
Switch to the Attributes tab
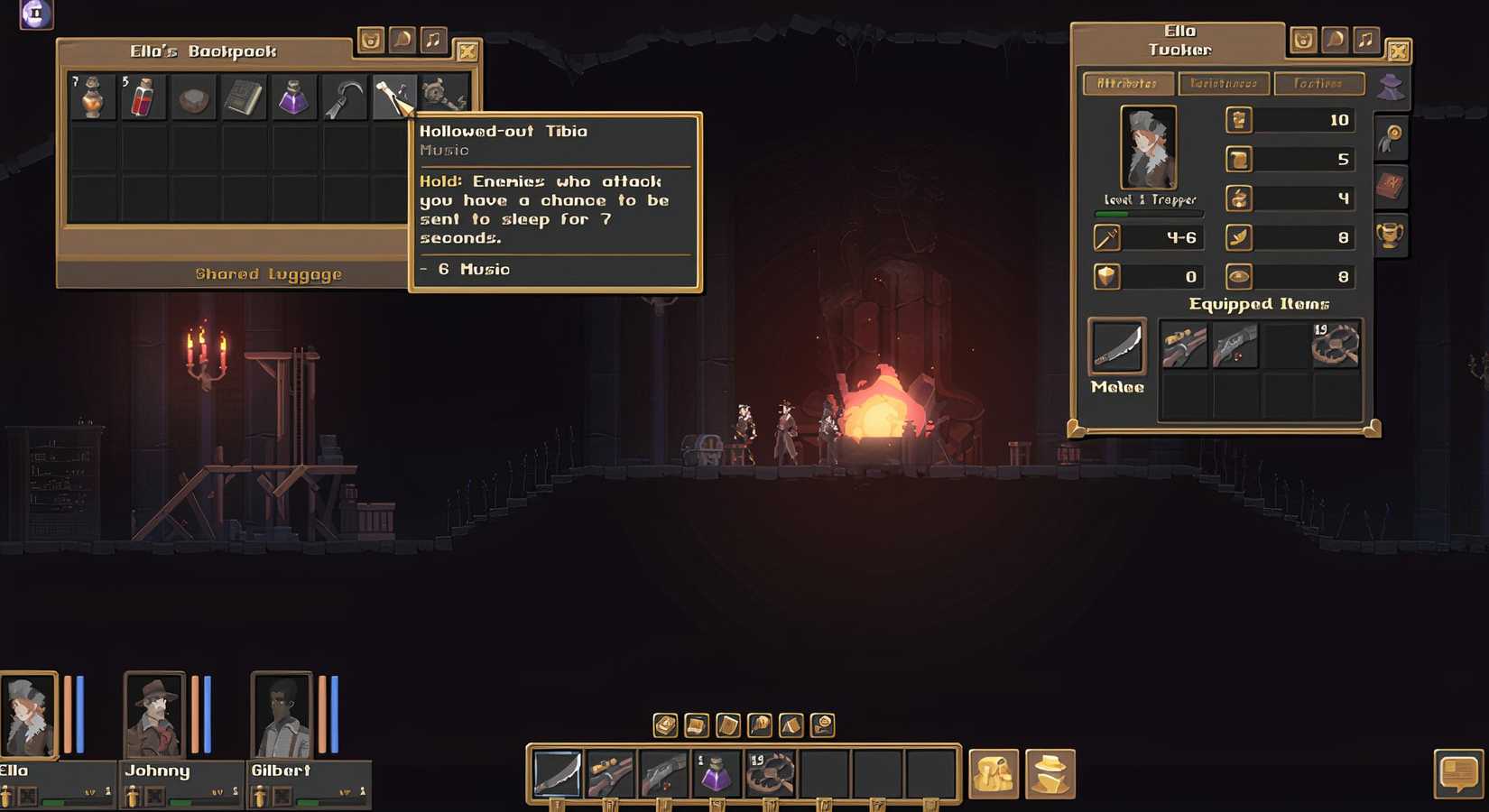(1128, 84)
